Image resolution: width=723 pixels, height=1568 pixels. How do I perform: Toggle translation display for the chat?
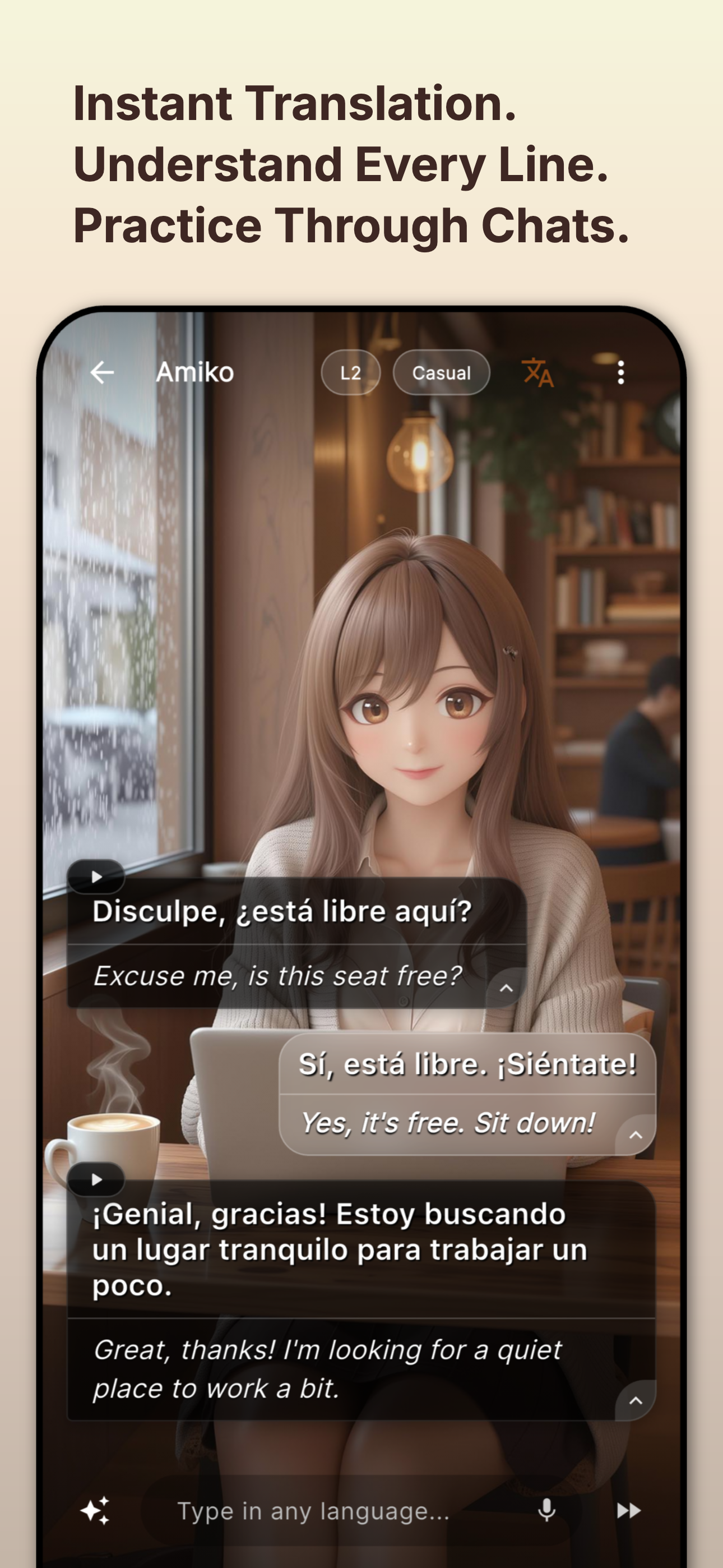538,373
